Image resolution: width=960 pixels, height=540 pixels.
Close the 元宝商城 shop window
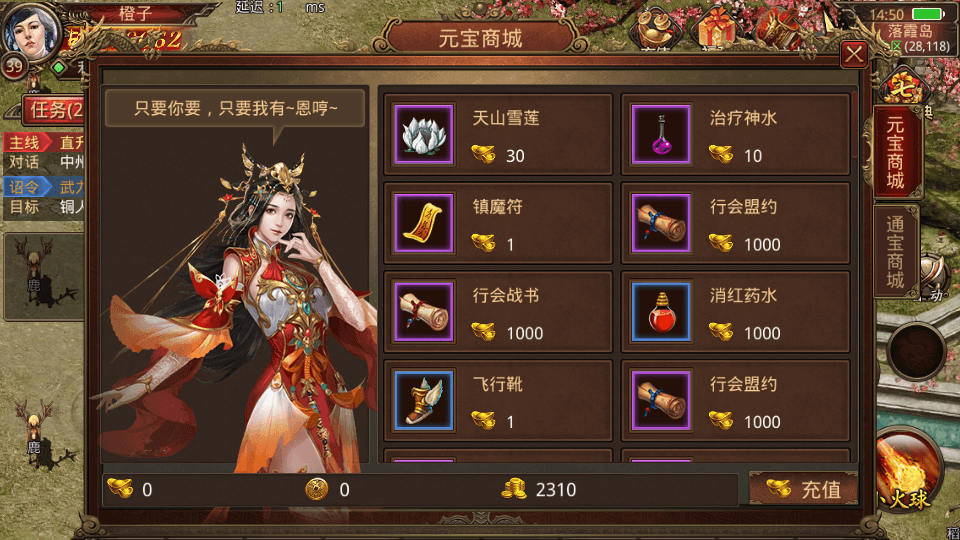tap(853, 54)
